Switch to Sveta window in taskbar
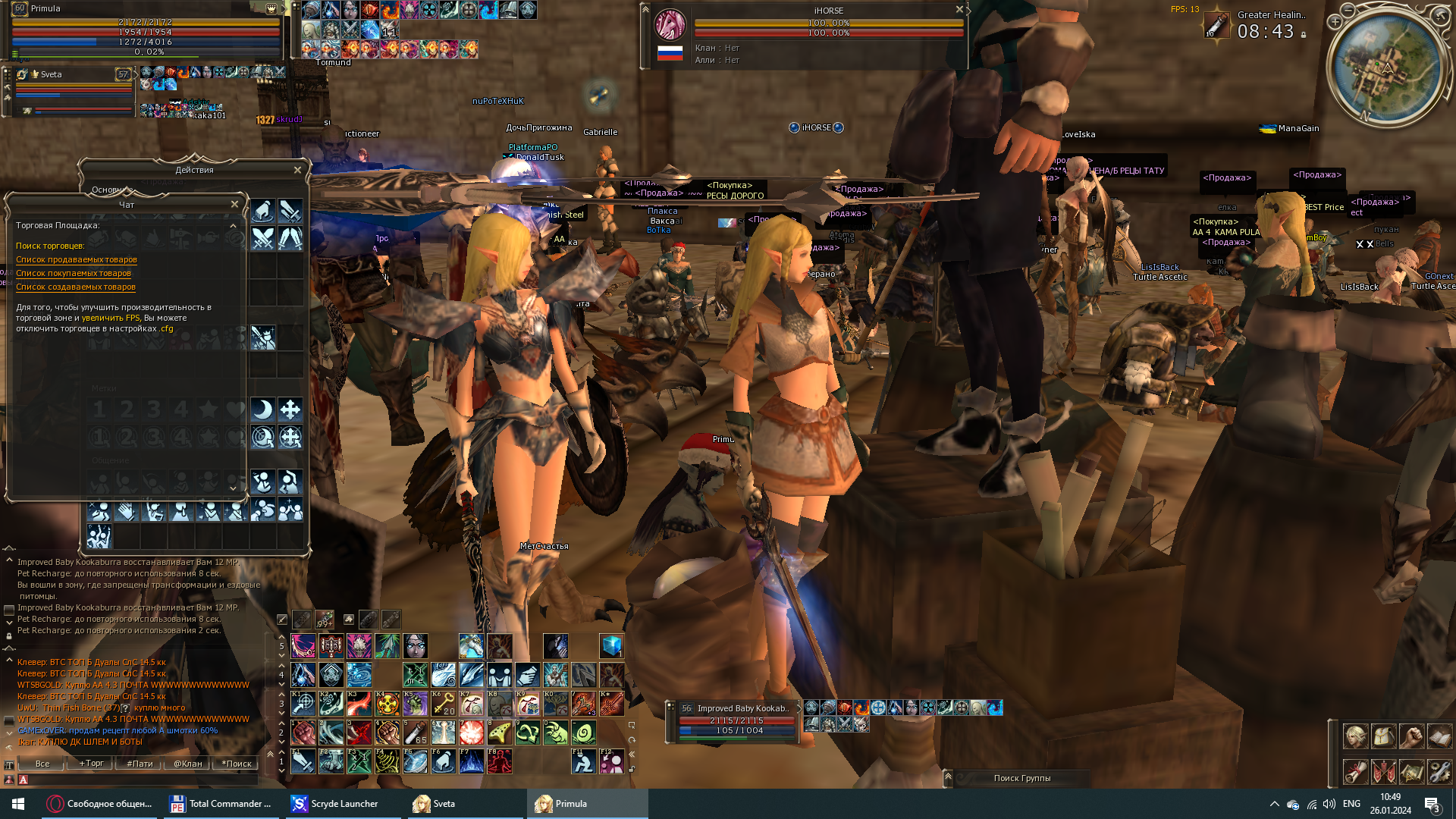This screenshot has width=1456, height=819. [x=443, y=804]
